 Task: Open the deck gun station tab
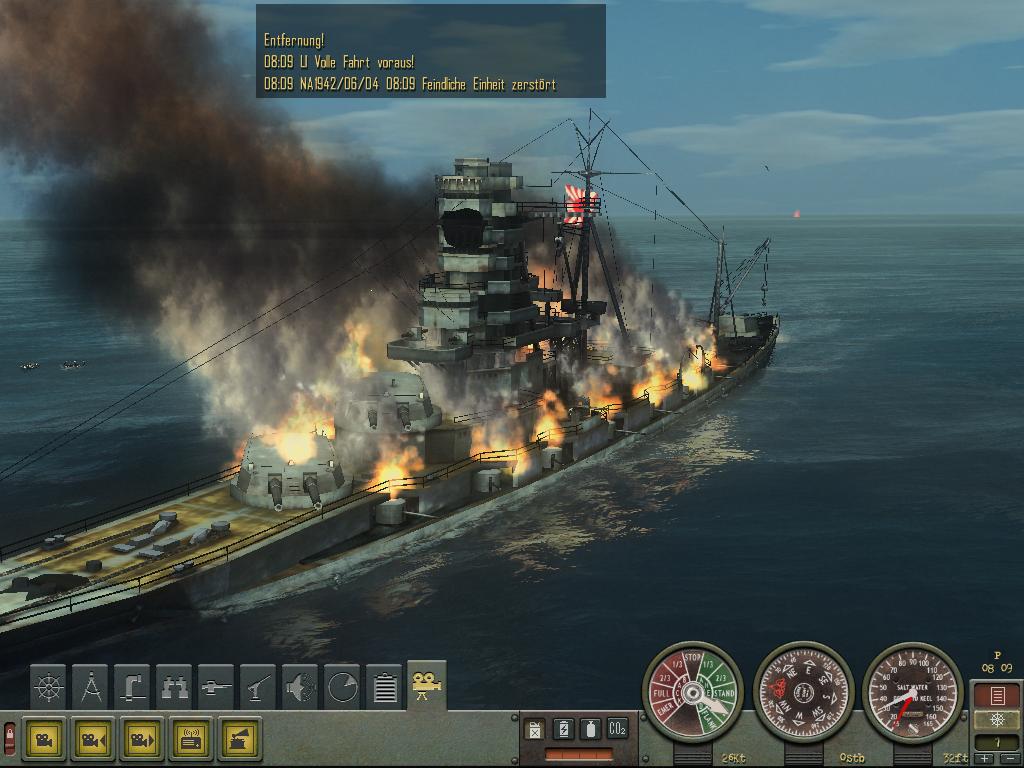coord(217,686)
